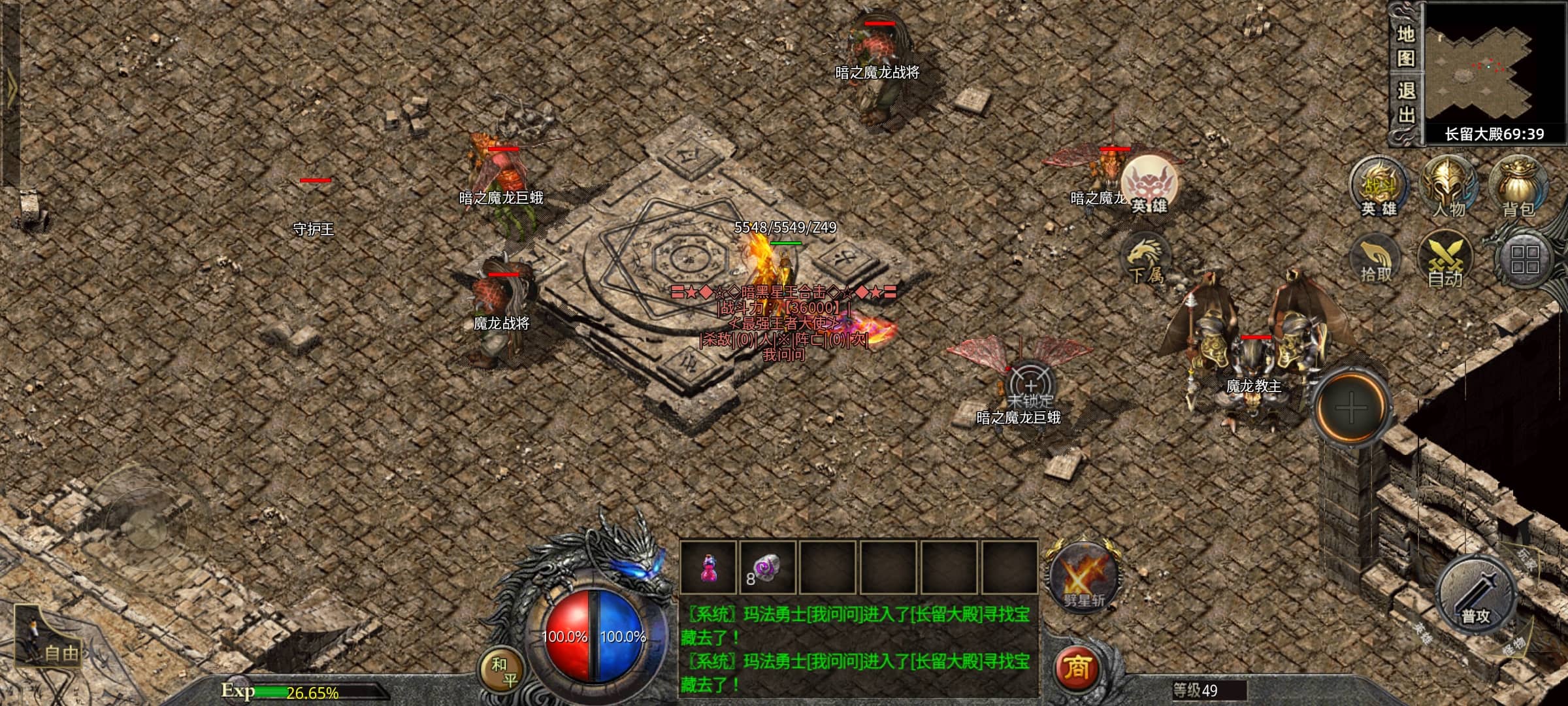The image size is (1568, 706).
Task: Open the four-square grid menu button
Action: click(1525, 260)
